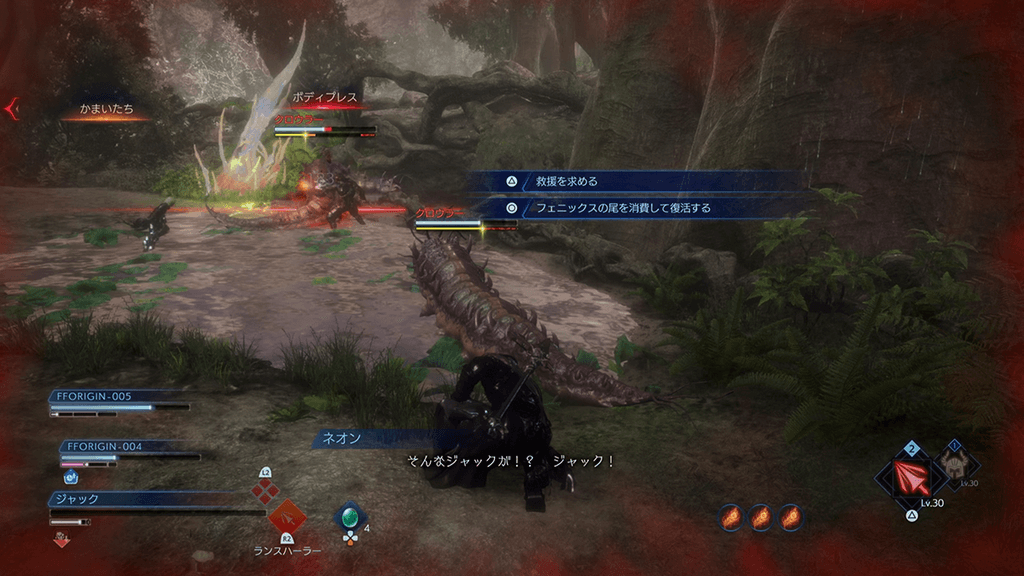Screen dimensions: 1024x576
Task: Use the green potion item icon
Action: tap(349, 517)
